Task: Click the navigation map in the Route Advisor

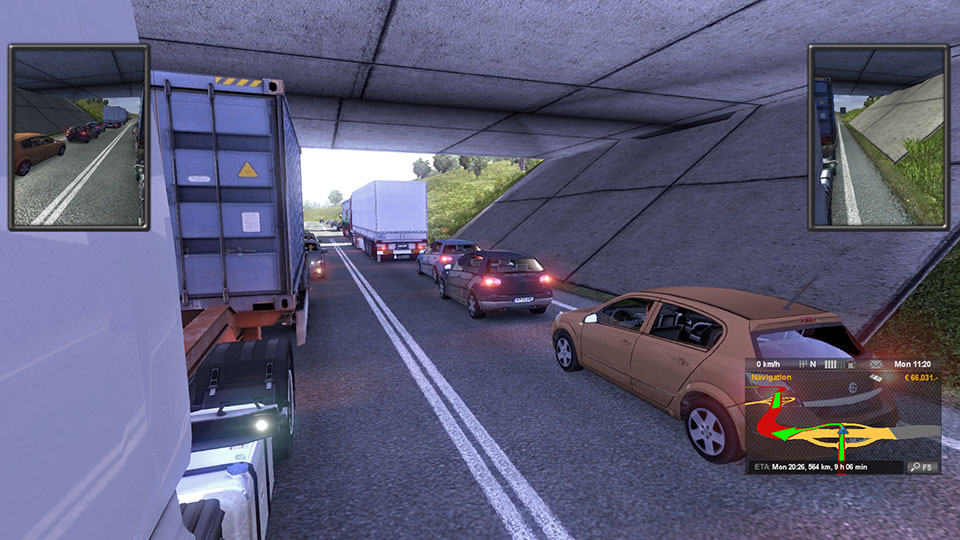Action: point(842,421)
